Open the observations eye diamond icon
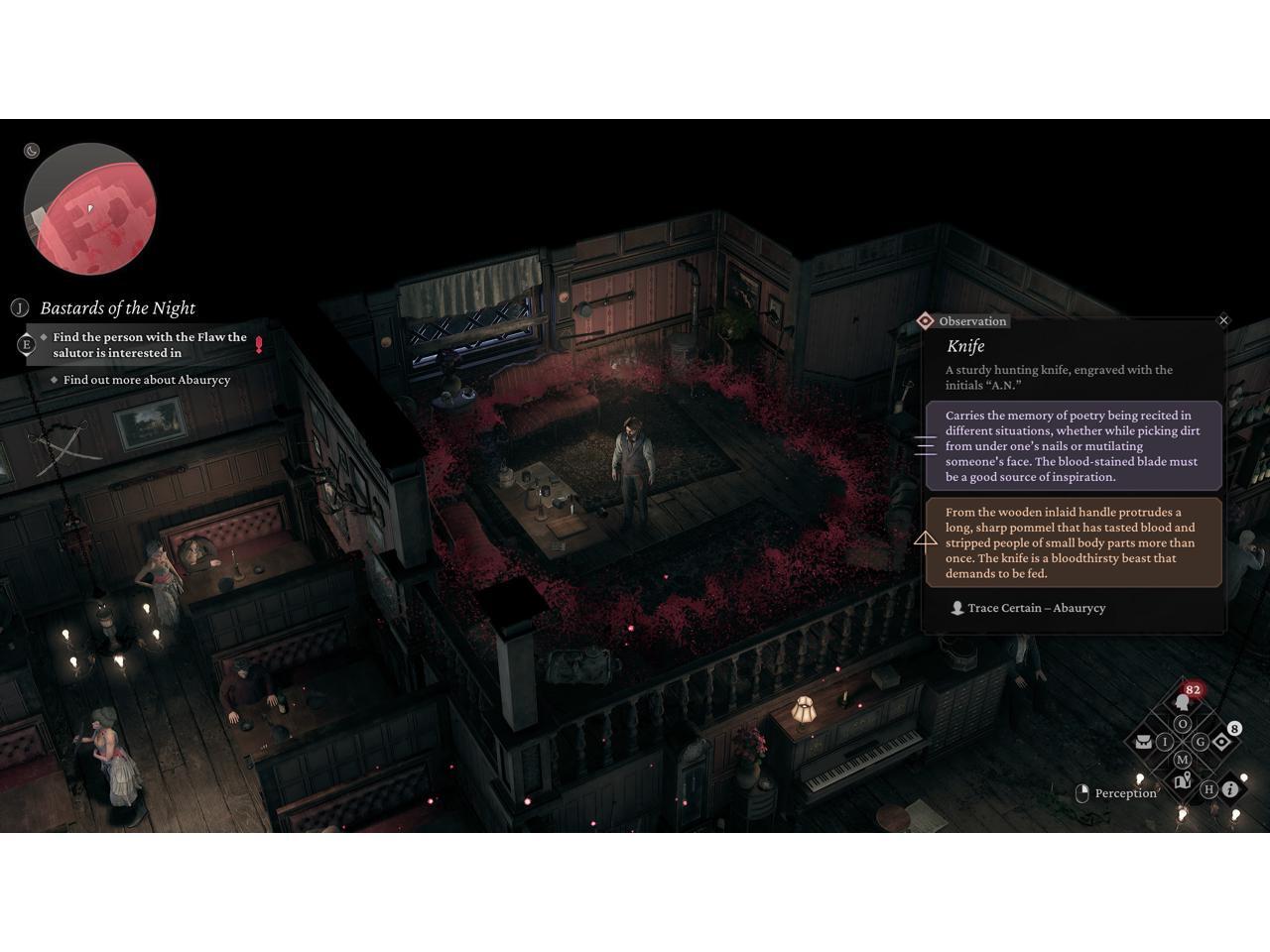 (1222, 742)
